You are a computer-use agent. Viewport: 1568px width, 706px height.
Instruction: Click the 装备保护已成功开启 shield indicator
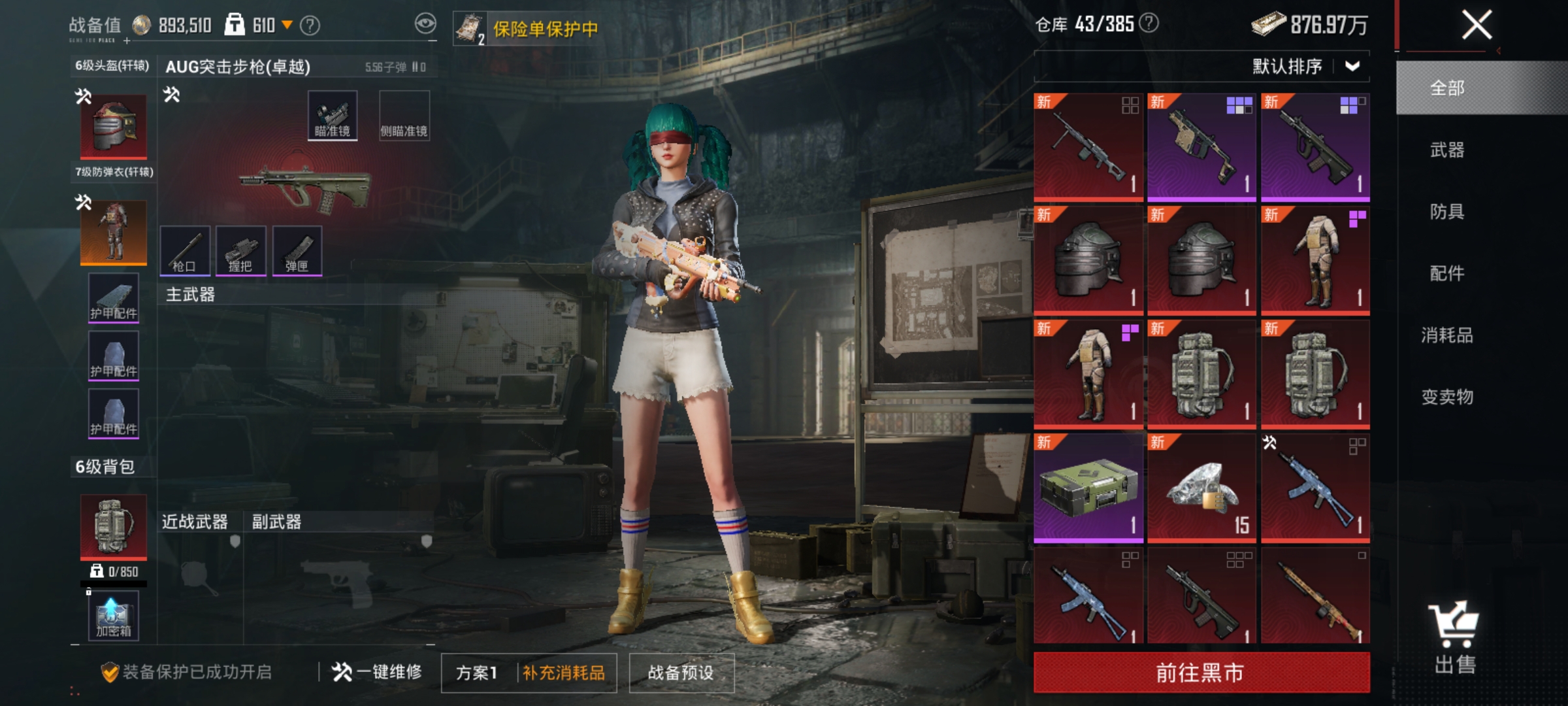[x=110, y=670]
